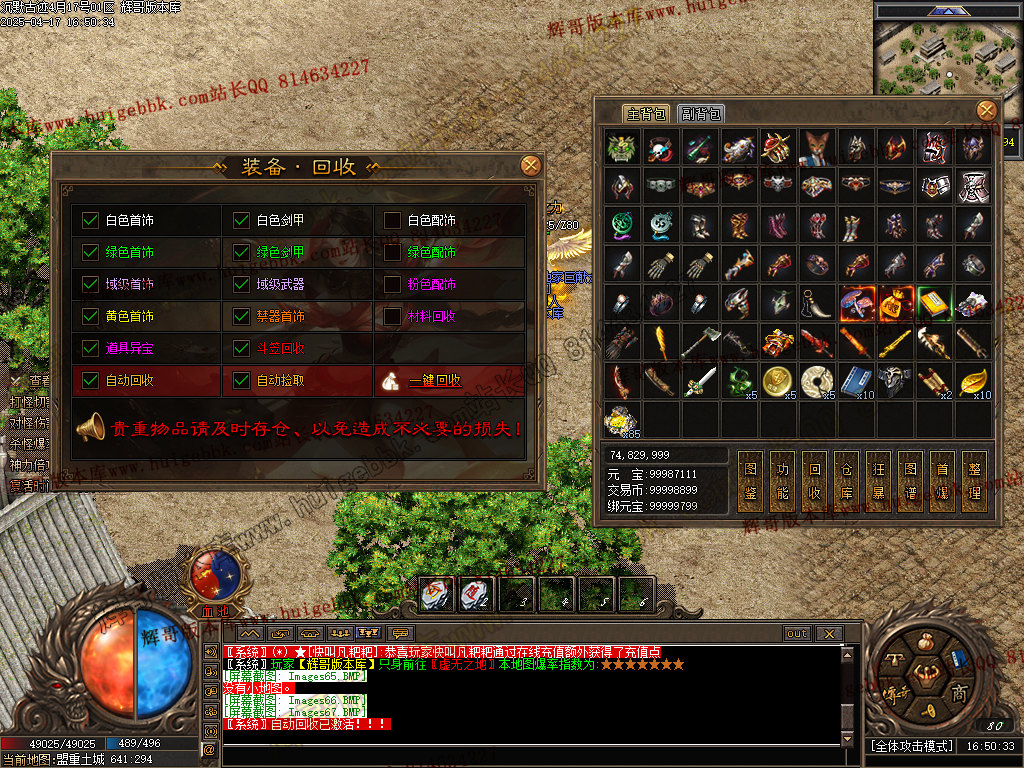Toggle the 自动回收 auto-recycle option
This screenshot has width=1024, height=768.
click(91, 380)
